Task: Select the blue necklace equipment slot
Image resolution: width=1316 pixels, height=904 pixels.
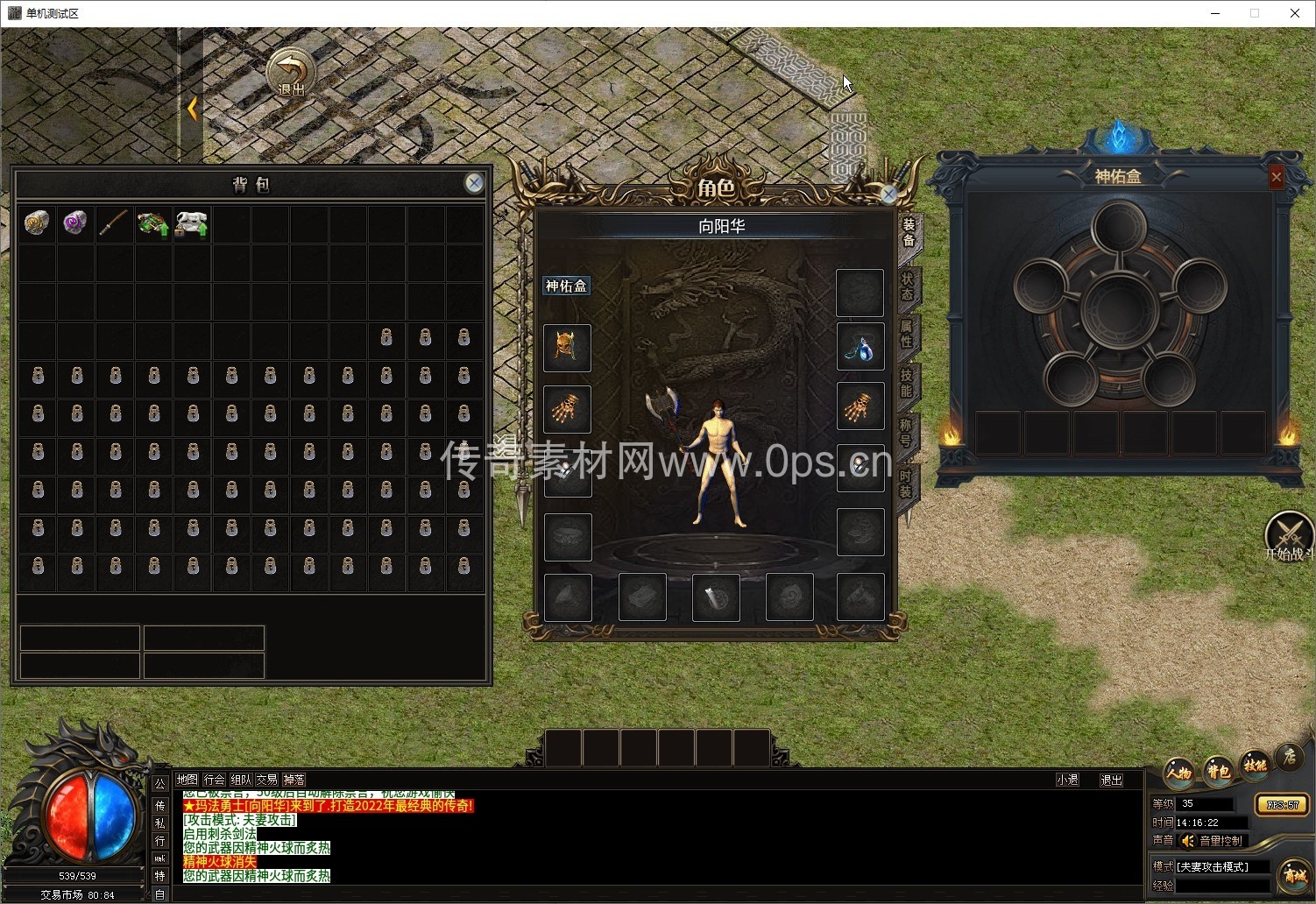Action: [860, 348]
